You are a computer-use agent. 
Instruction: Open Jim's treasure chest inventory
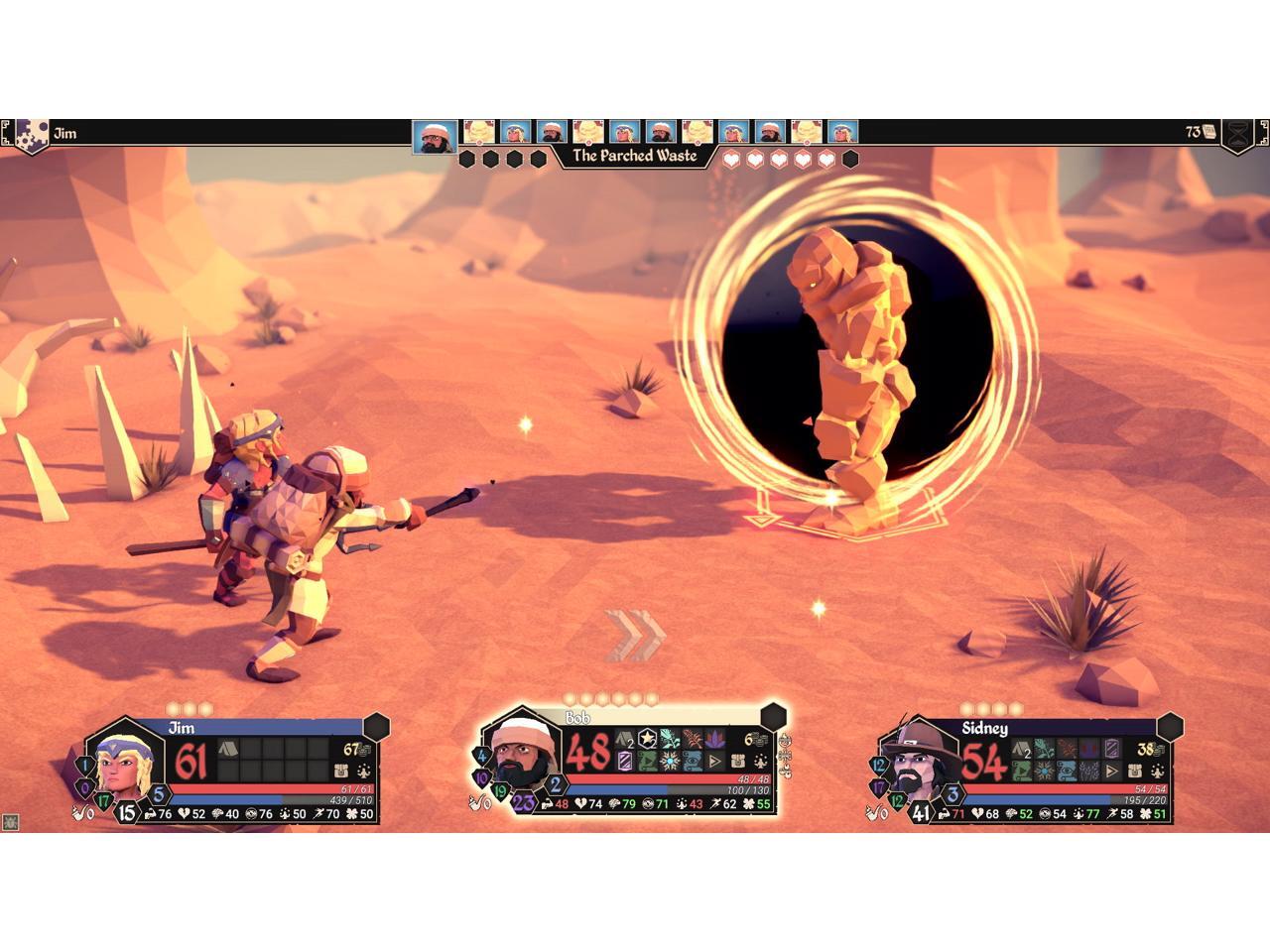(x=341, y=771)
